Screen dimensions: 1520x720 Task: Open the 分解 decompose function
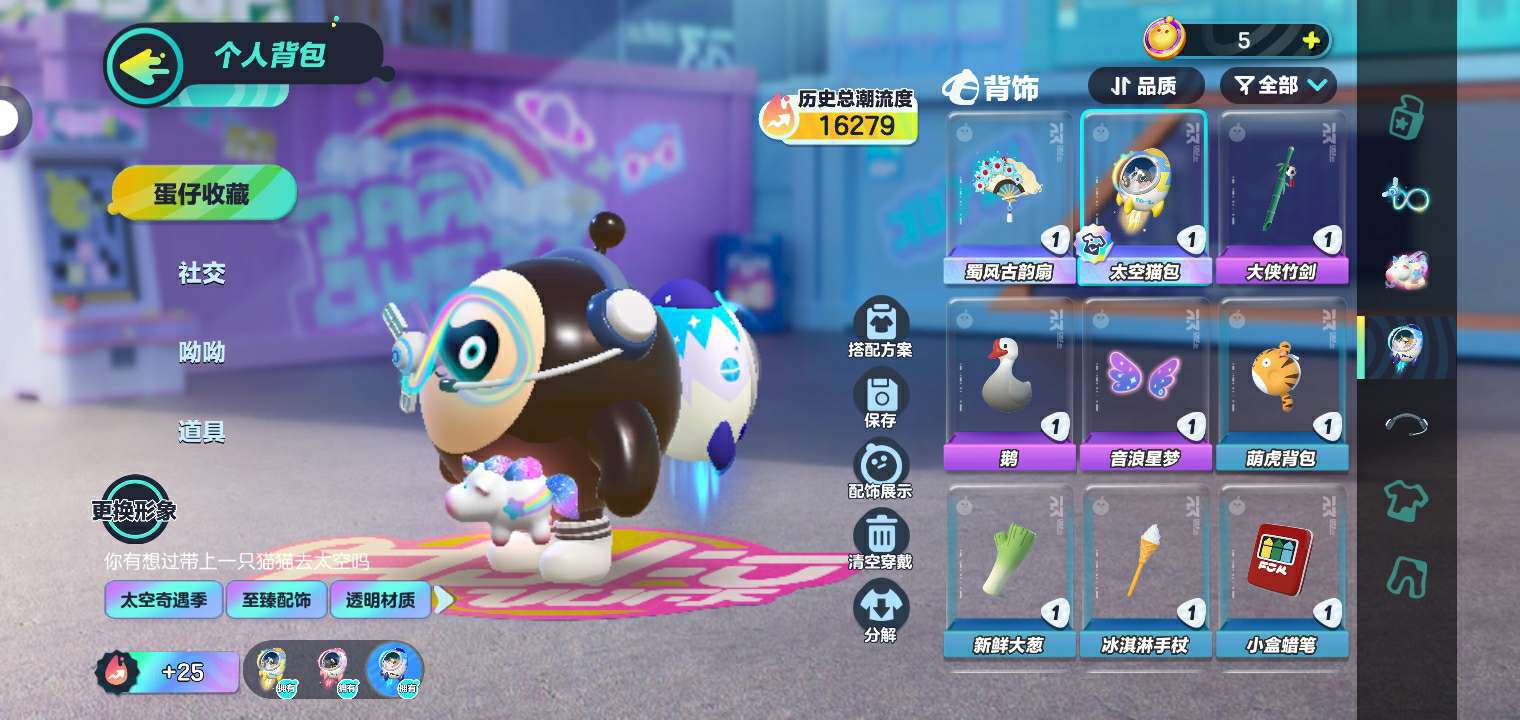(880, 610)
